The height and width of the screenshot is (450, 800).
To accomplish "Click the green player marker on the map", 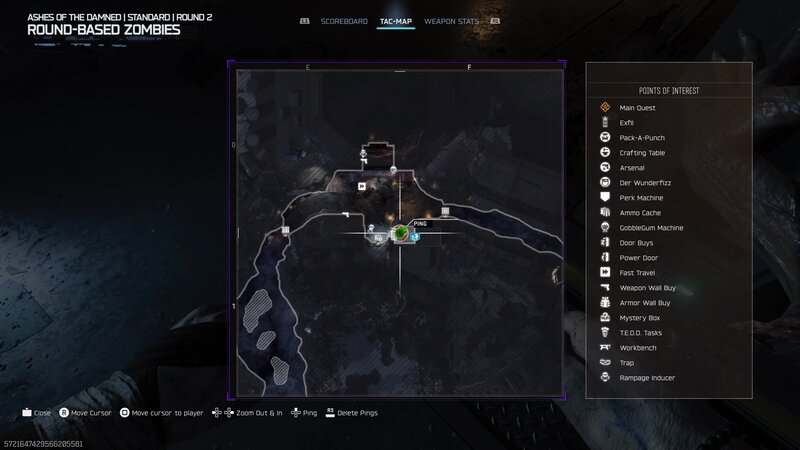I will coord(400,233).
